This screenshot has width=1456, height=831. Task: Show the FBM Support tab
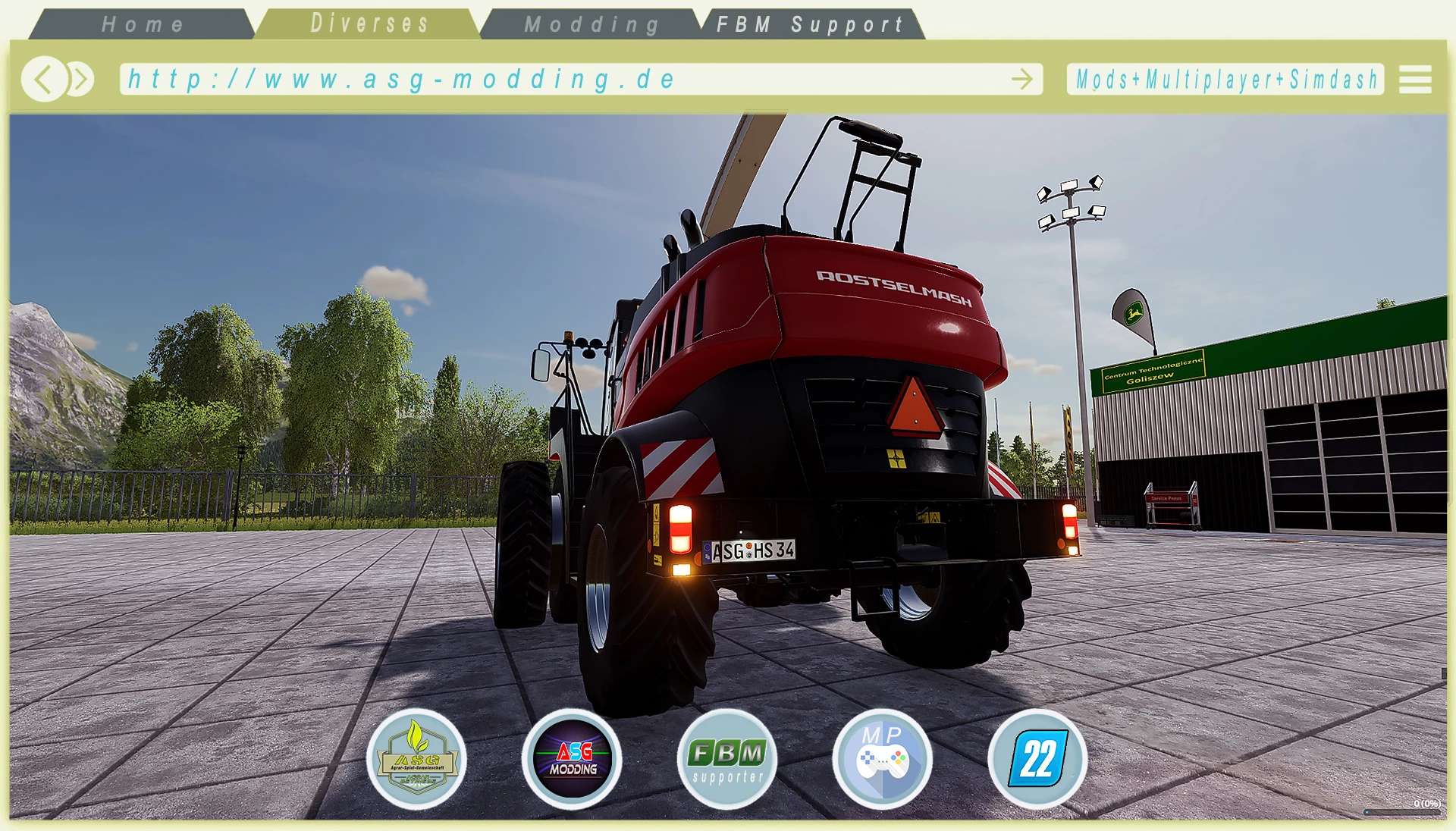[810, 24]
